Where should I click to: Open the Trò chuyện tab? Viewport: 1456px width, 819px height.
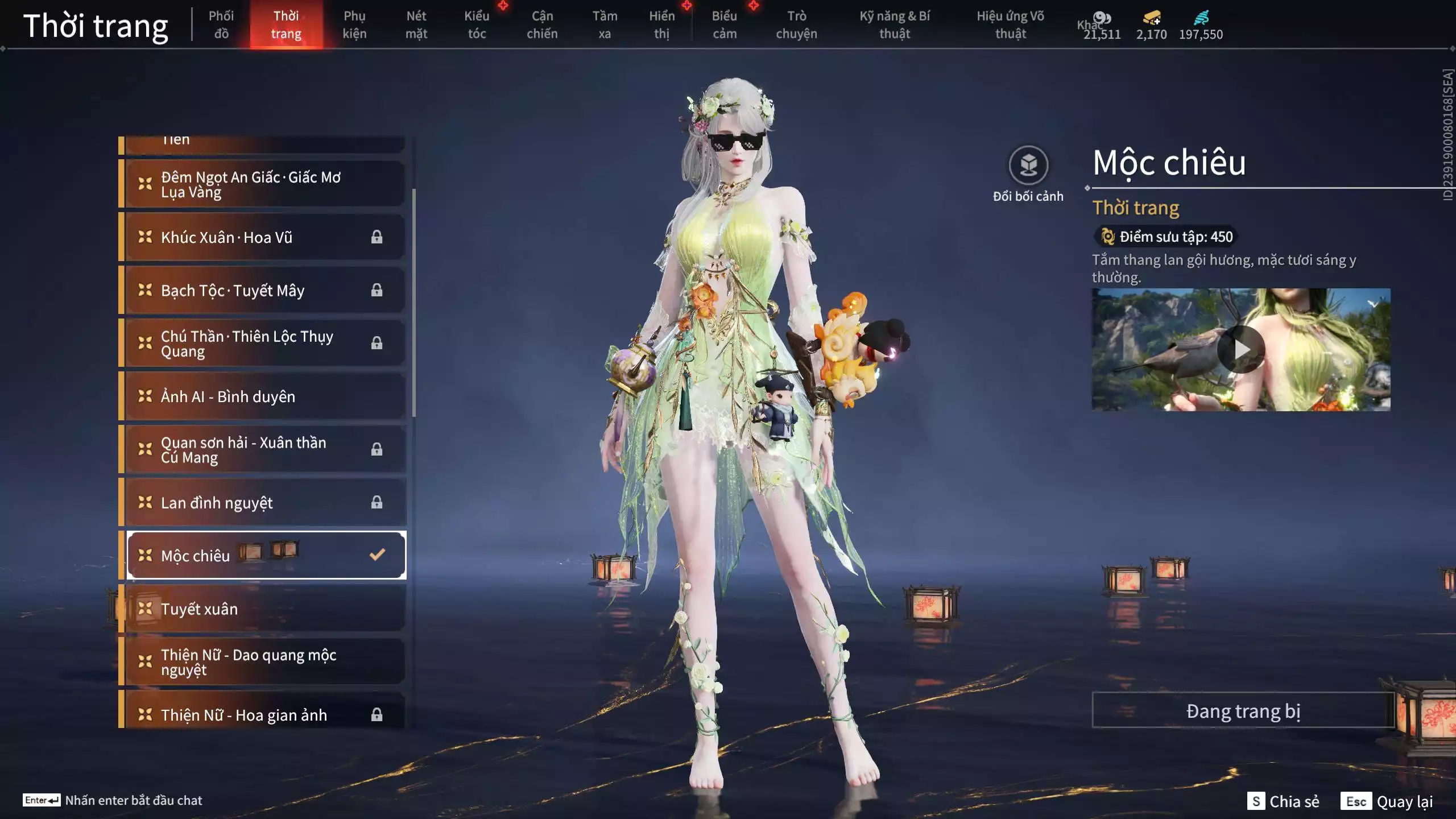click(796, 24)
